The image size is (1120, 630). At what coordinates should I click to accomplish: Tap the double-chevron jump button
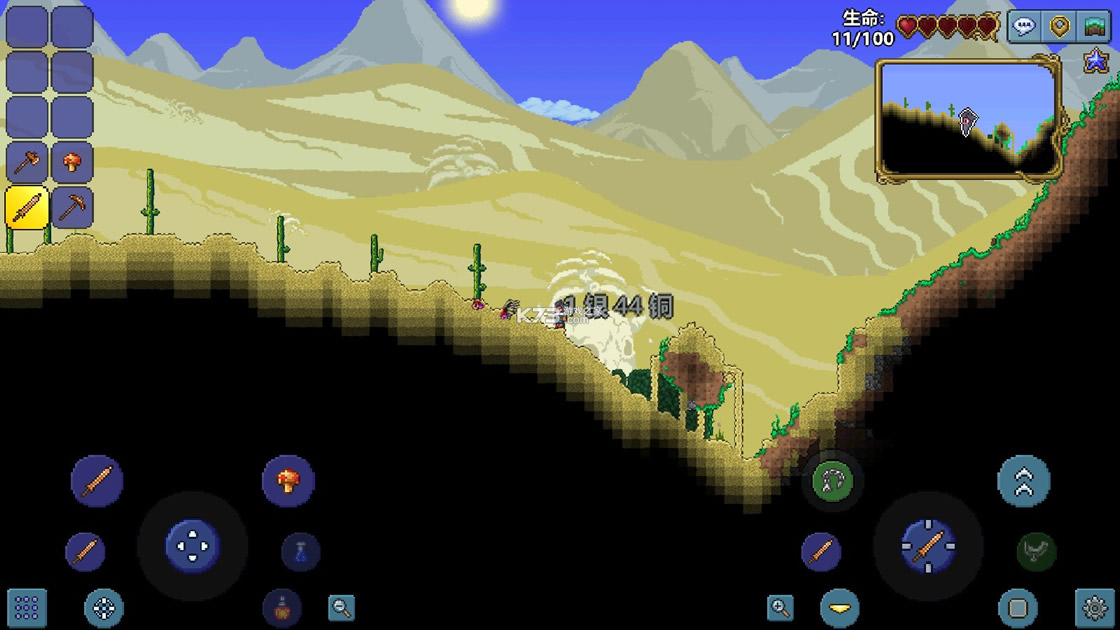click(x=1023, y=481)
